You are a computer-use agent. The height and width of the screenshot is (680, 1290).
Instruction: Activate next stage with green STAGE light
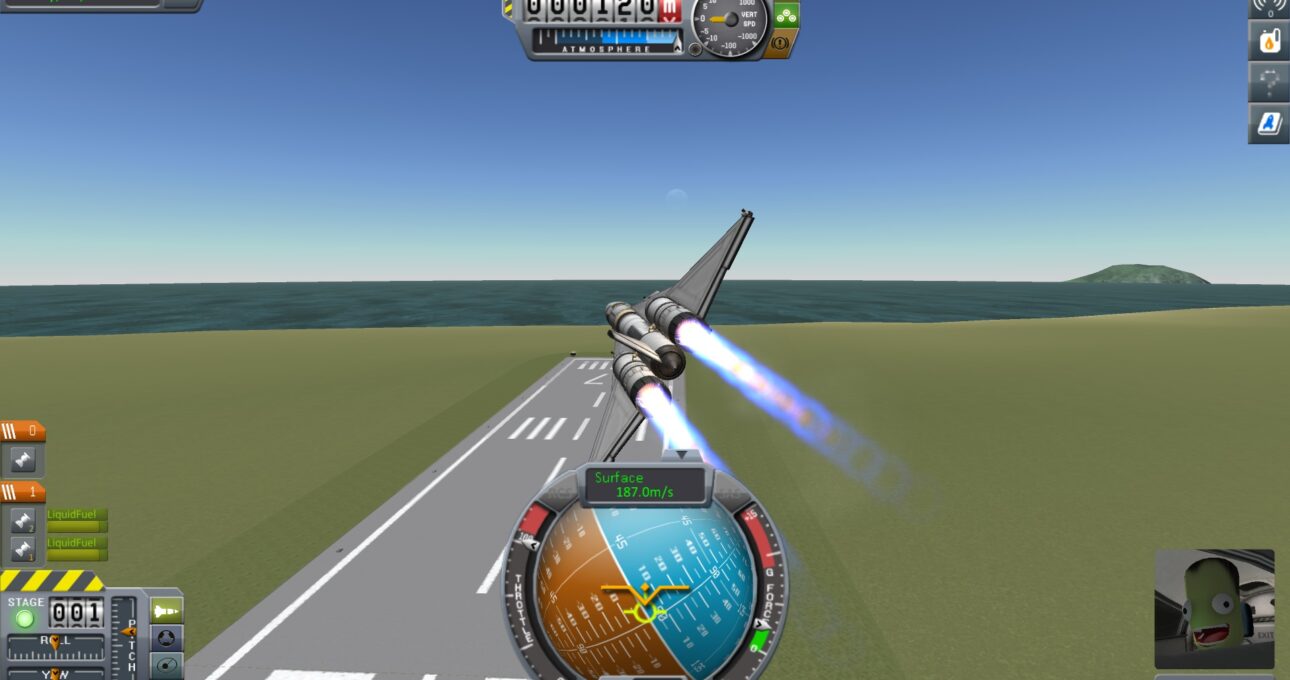[x=24, y=618]
